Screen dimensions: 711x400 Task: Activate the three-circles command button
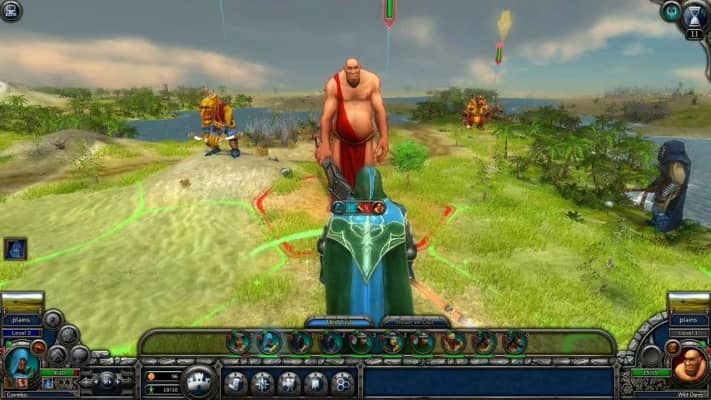click(x=342, y=382)
